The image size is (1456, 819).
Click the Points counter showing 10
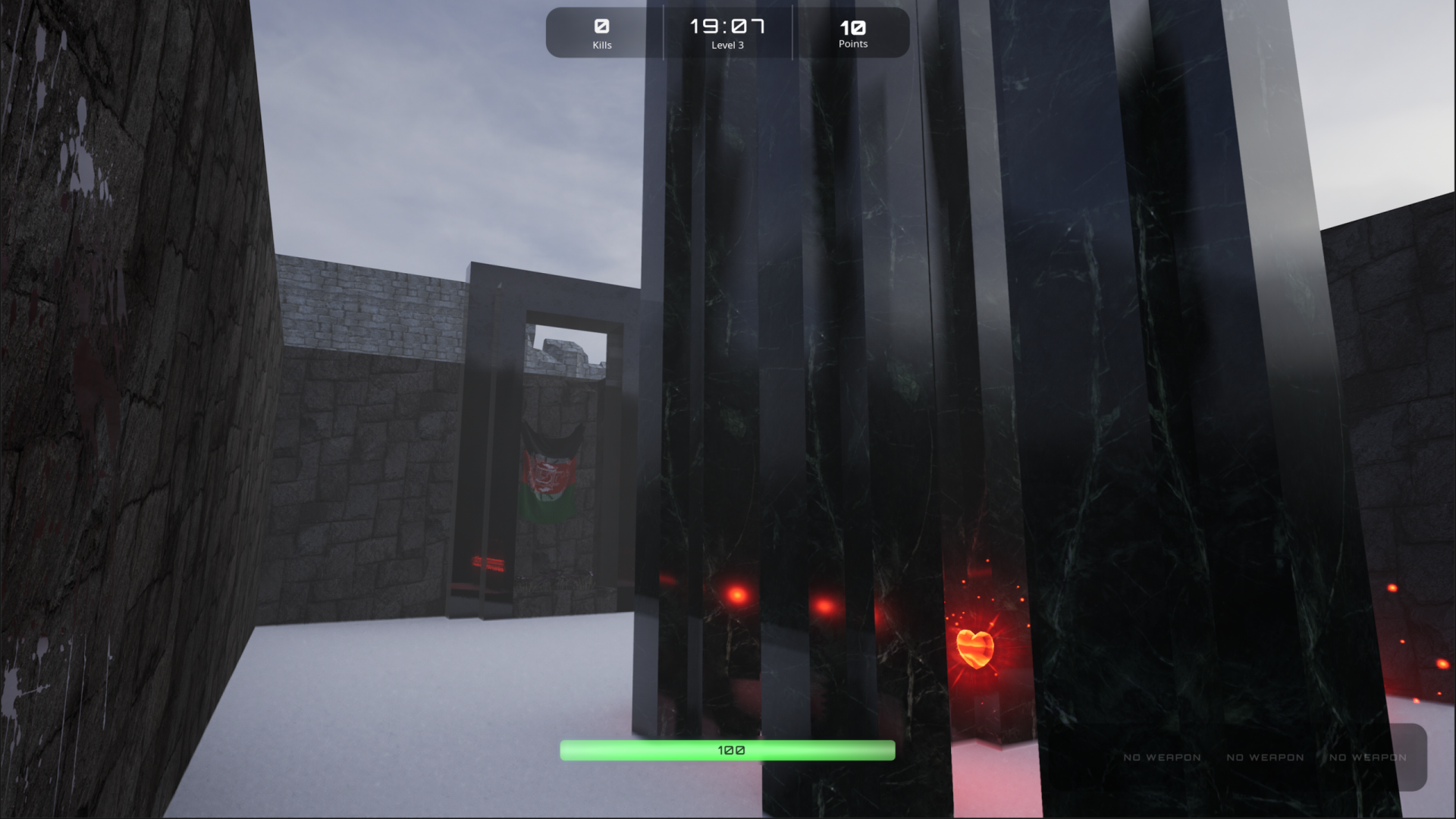tap(852, 27)
